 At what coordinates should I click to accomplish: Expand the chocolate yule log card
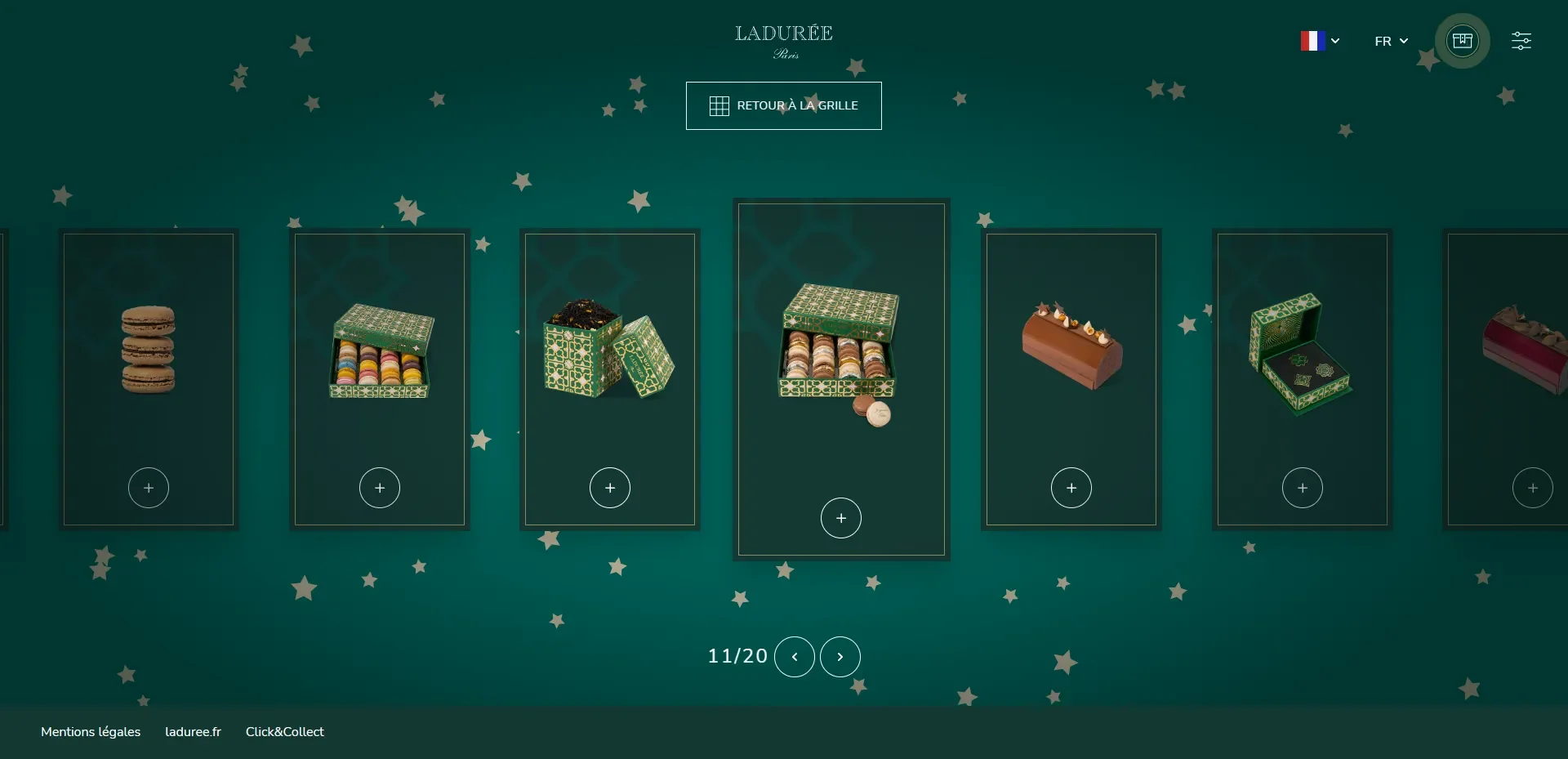(1071, 488)
